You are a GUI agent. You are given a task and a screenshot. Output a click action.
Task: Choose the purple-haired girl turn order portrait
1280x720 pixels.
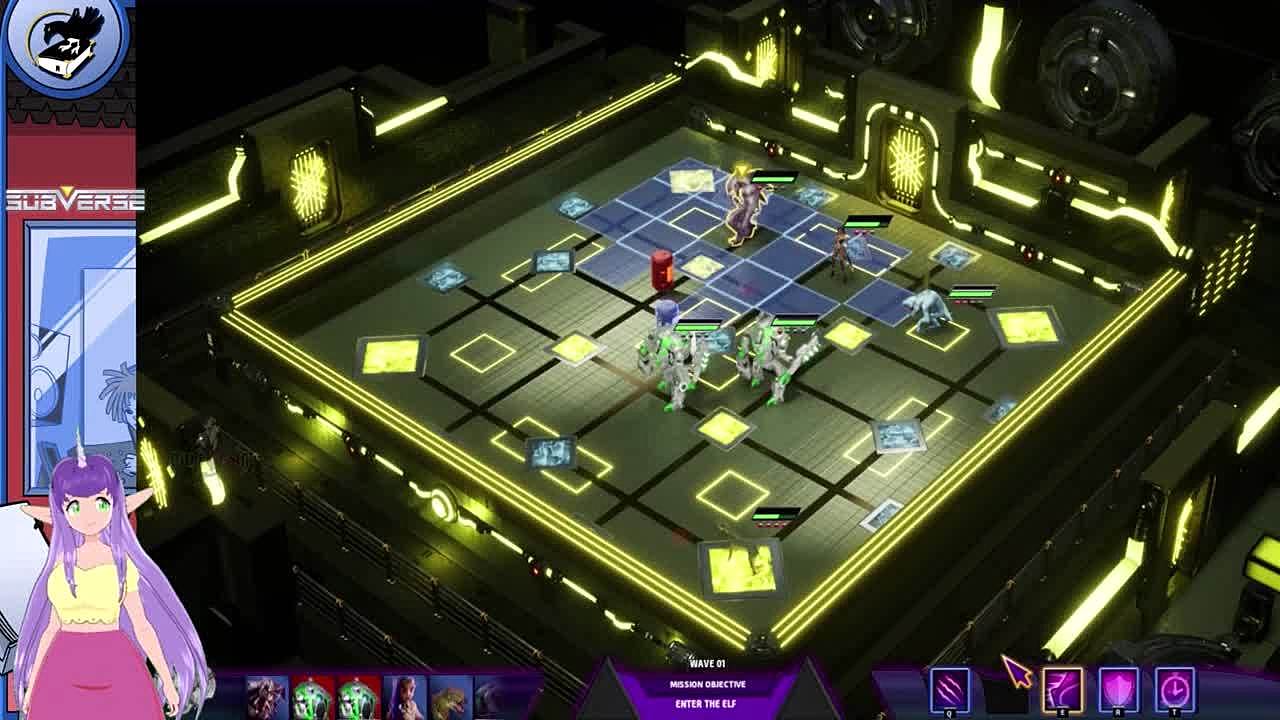point(404,696)
